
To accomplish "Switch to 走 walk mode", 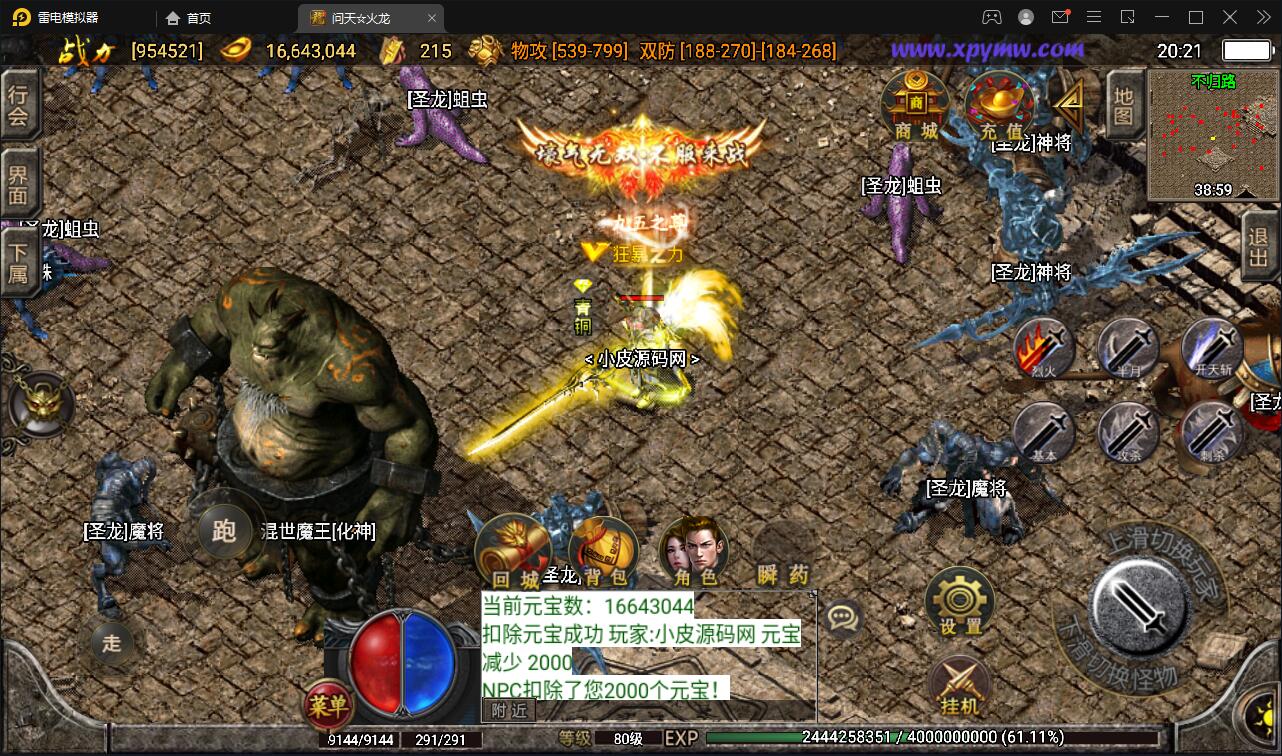I will pyautogui.click(x=112, y=644).
